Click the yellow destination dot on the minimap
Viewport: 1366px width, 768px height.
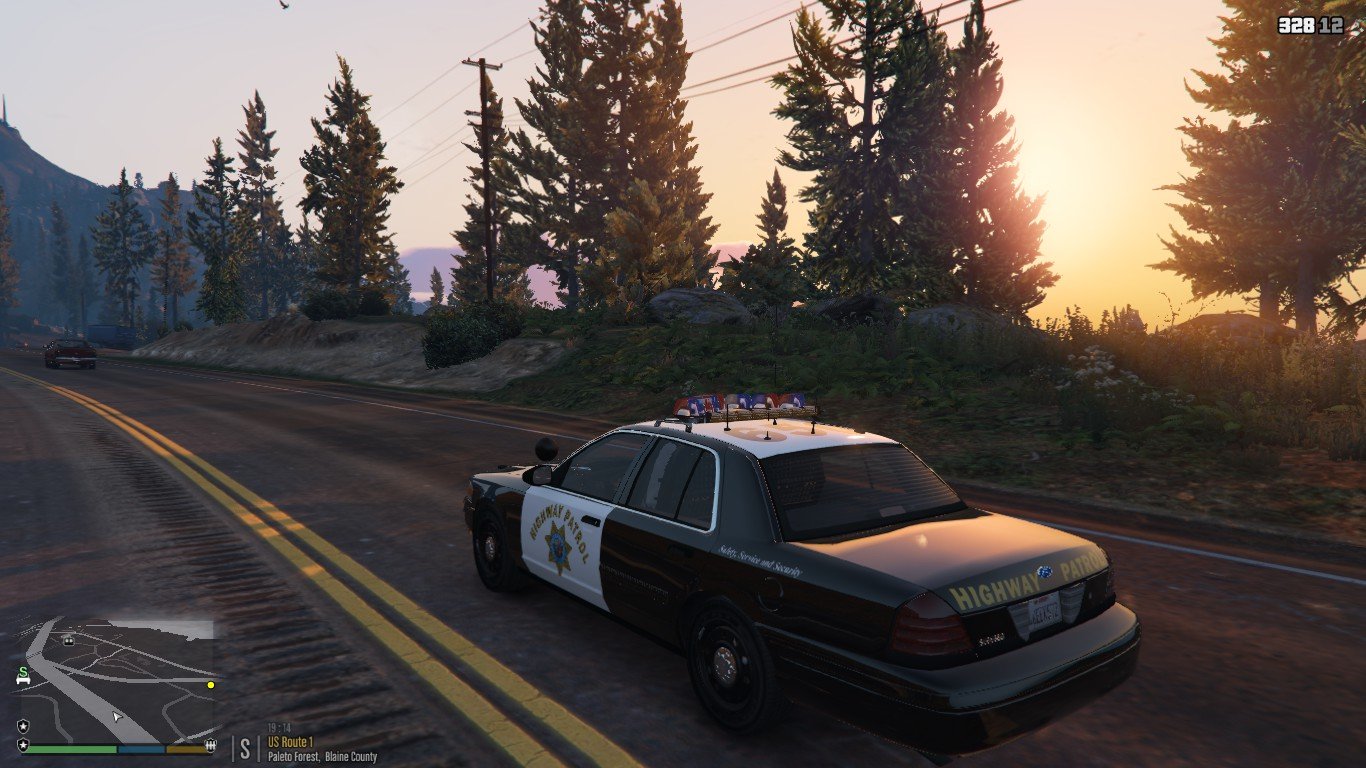(x=211, y=685)
